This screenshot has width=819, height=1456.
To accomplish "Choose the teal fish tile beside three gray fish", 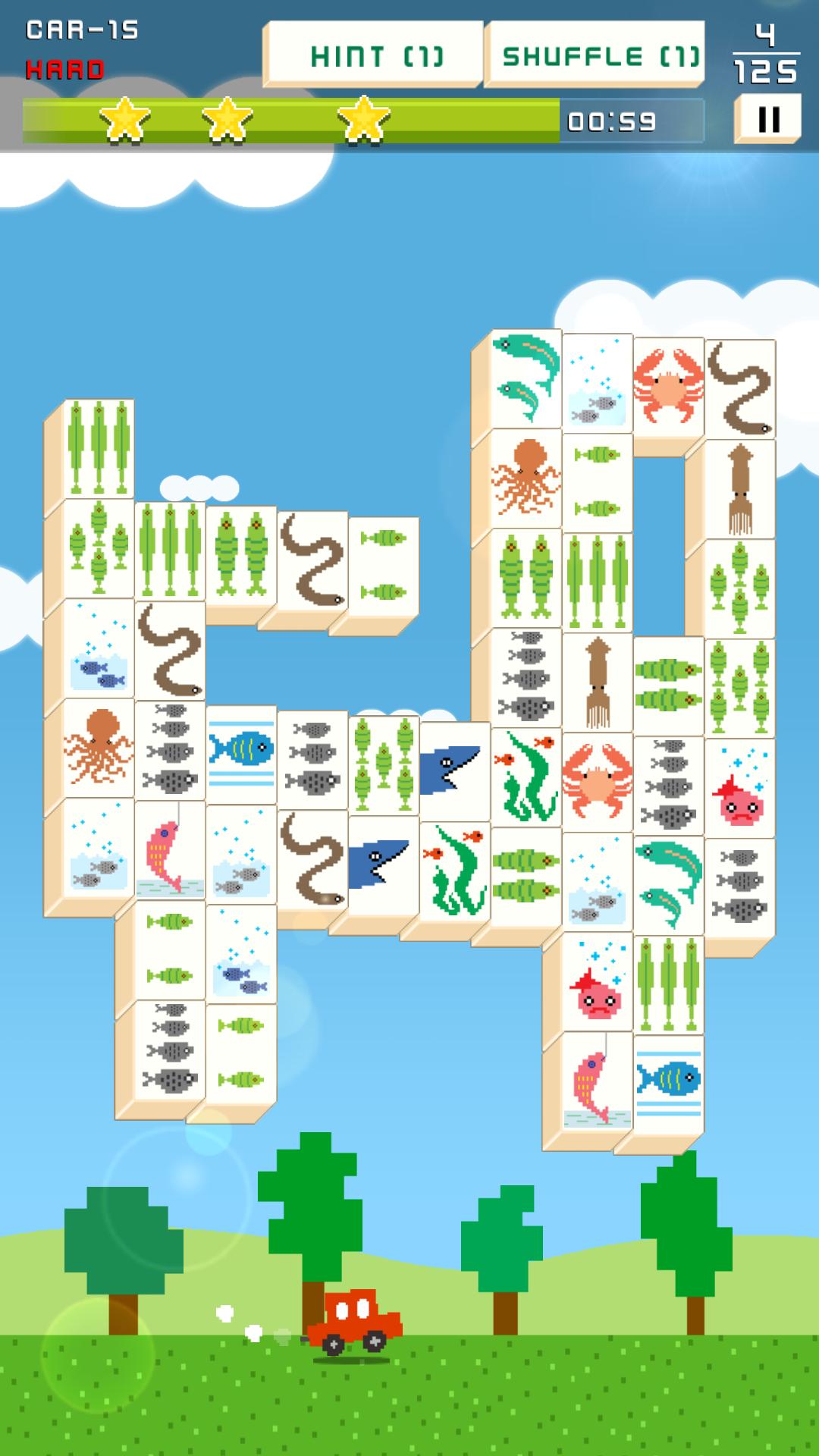I will pos(668,883).
